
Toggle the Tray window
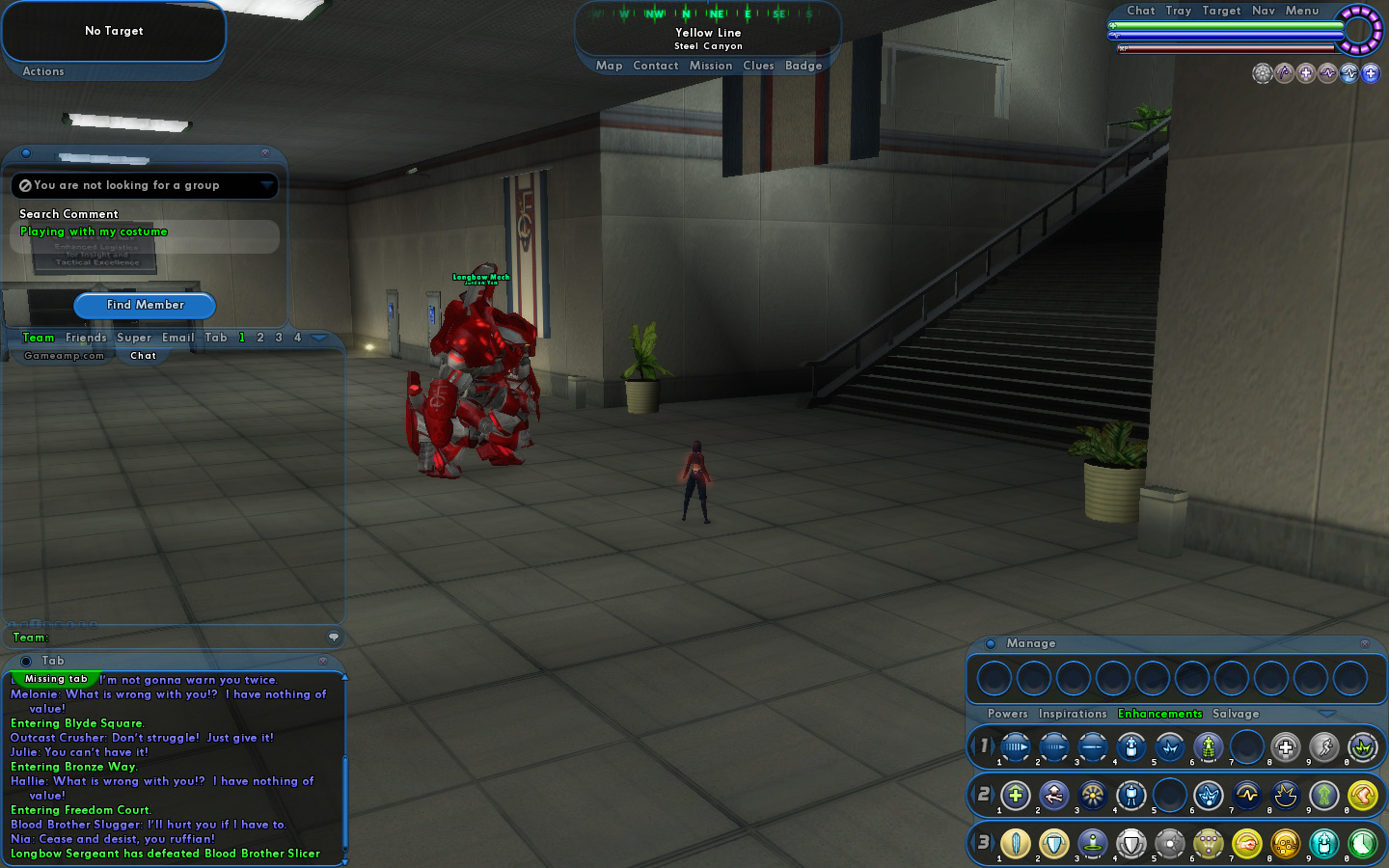(x=1178, y=11)
